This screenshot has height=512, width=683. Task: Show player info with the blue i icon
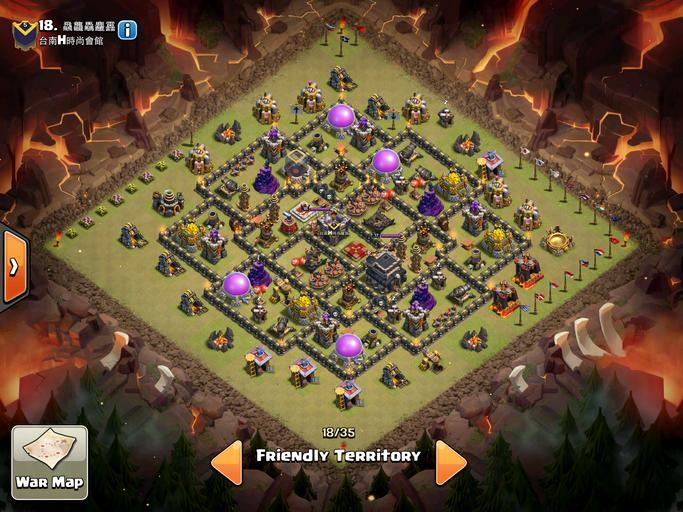[127, 30]
